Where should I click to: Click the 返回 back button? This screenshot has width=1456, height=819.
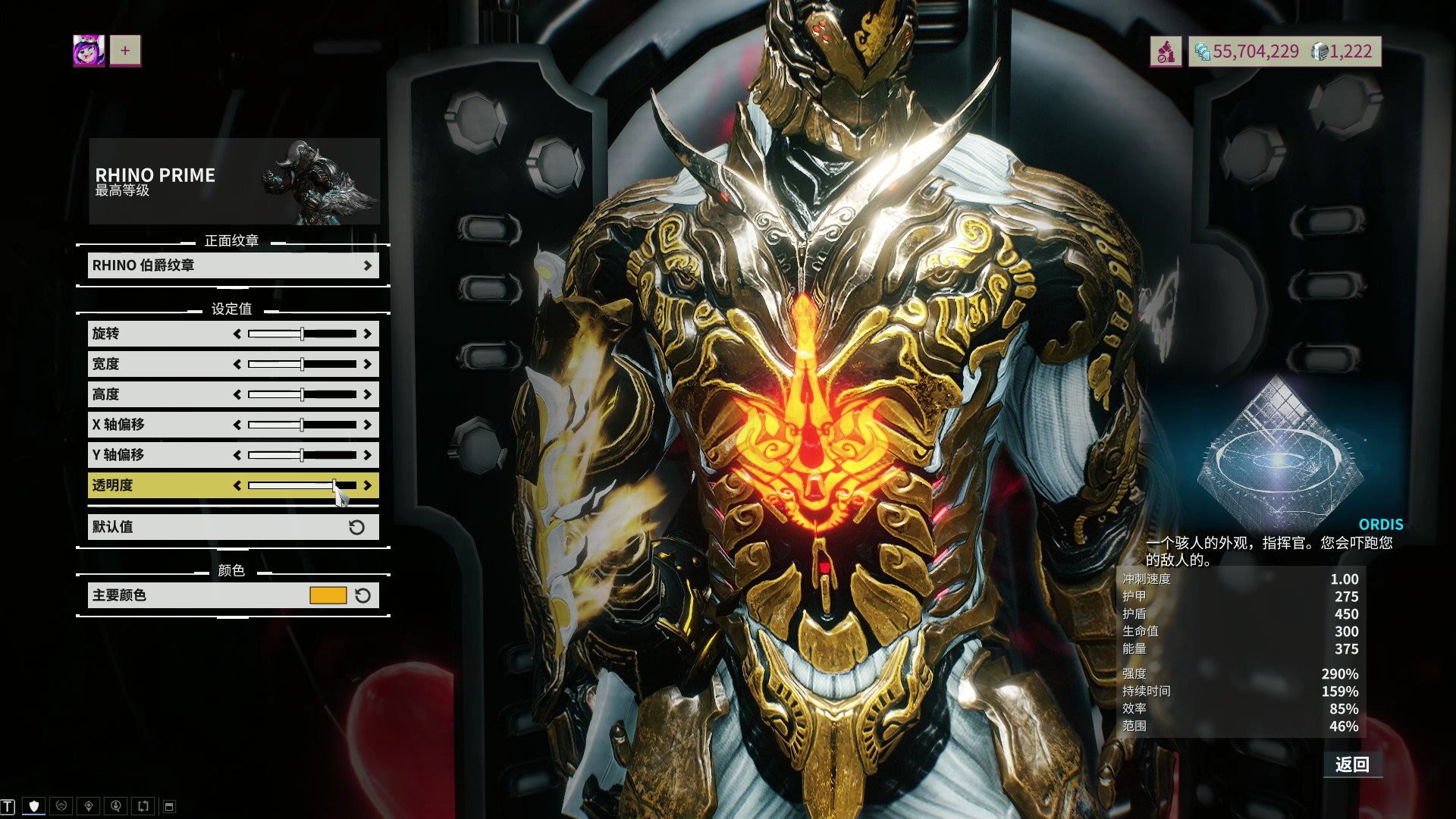tap(1352, 764)
